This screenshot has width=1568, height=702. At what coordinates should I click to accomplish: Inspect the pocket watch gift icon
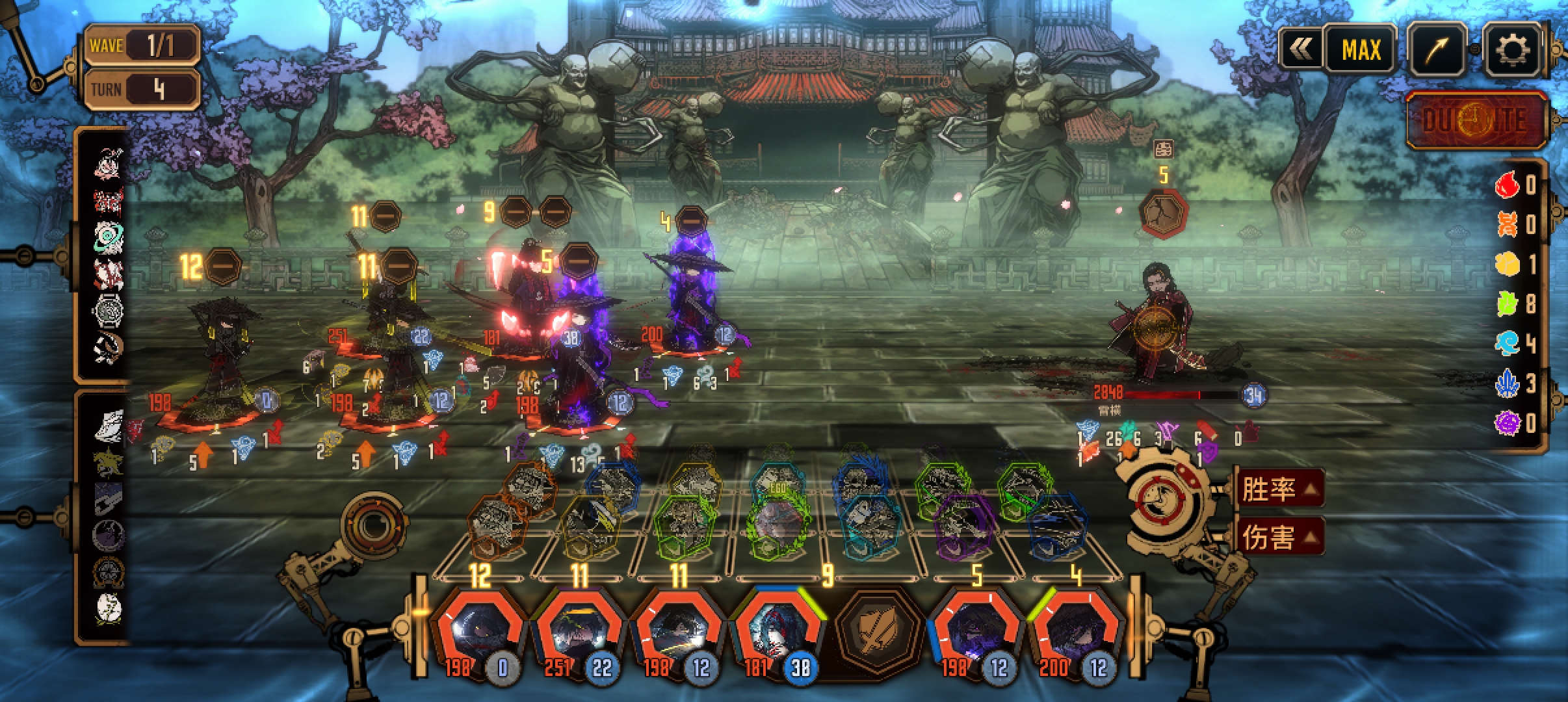tap(108, 310)
